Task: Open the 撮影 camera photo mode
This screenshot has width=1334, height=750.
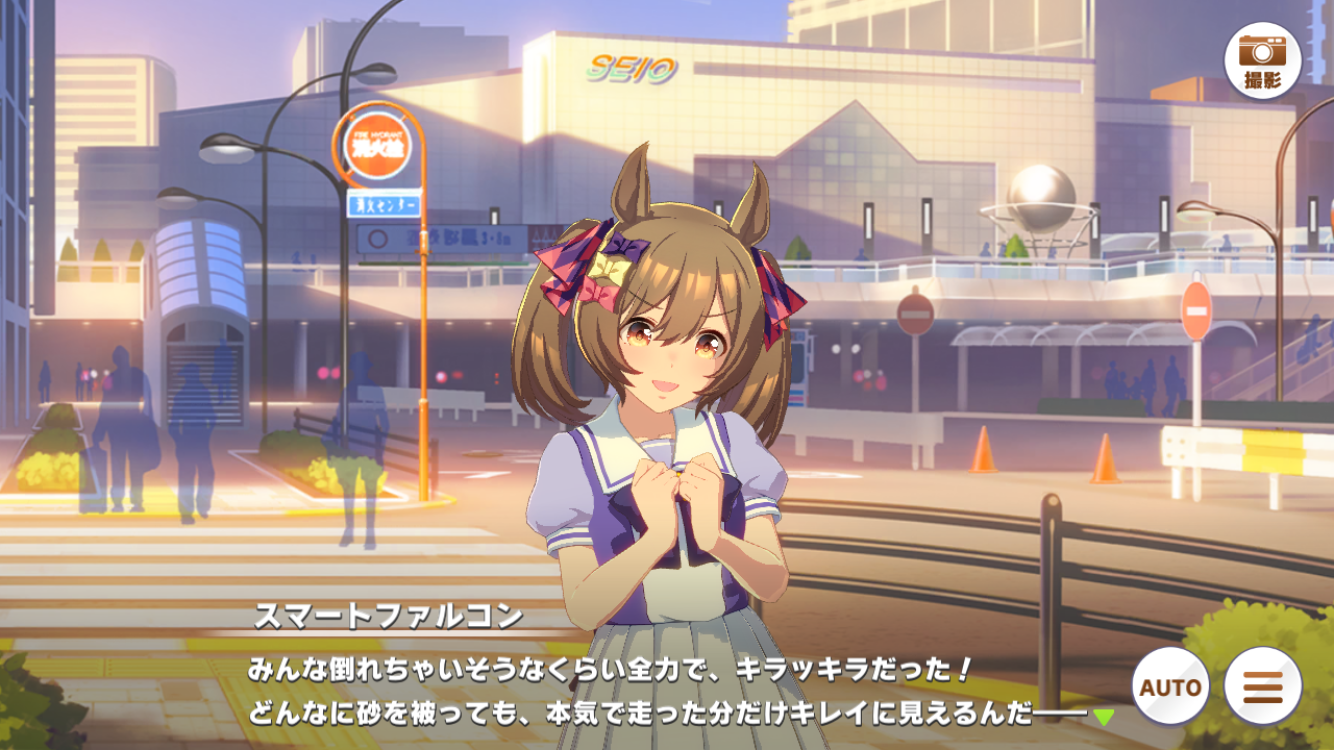Action: (1262, 61)
